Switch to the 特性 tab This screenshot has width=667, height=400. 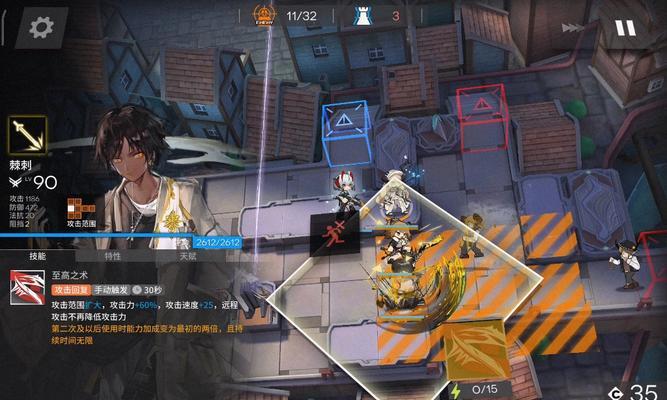[x=112, y=256]
